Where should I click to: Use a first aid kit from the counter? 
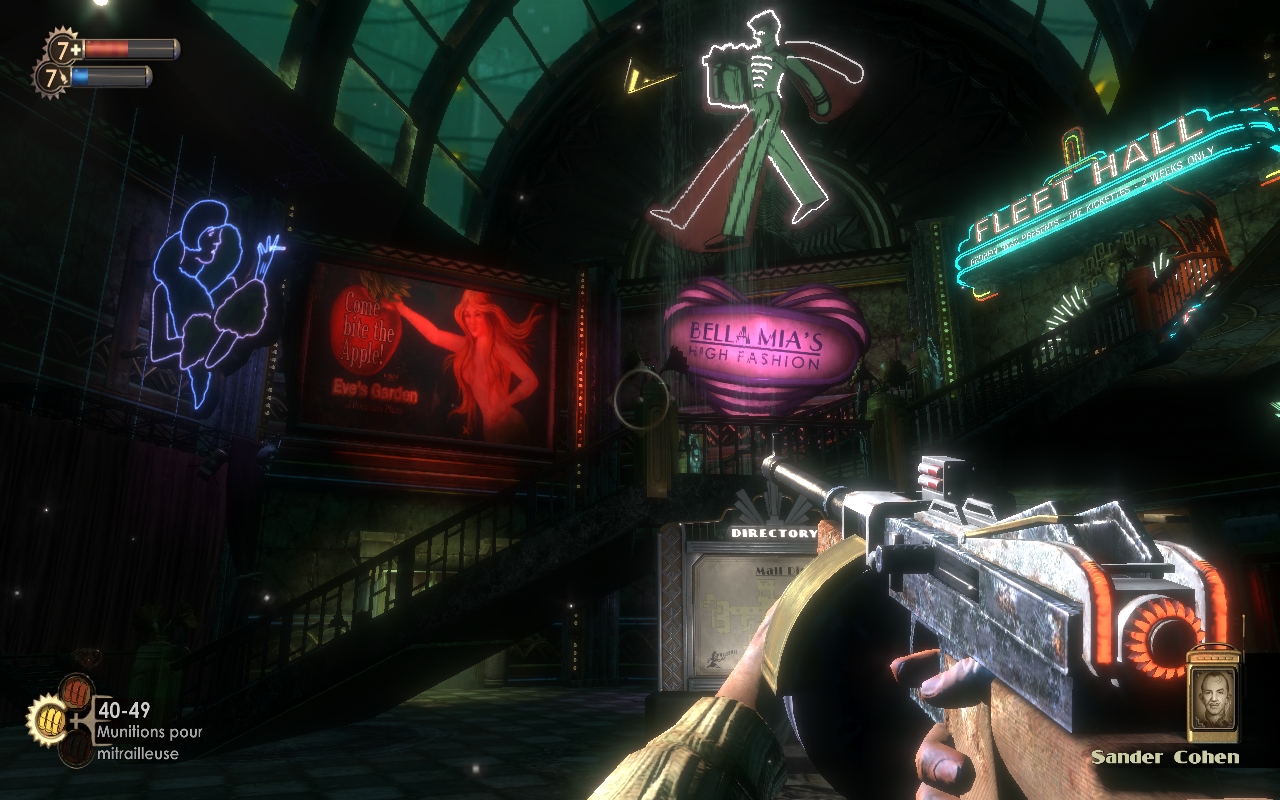[x=62, y=47]
